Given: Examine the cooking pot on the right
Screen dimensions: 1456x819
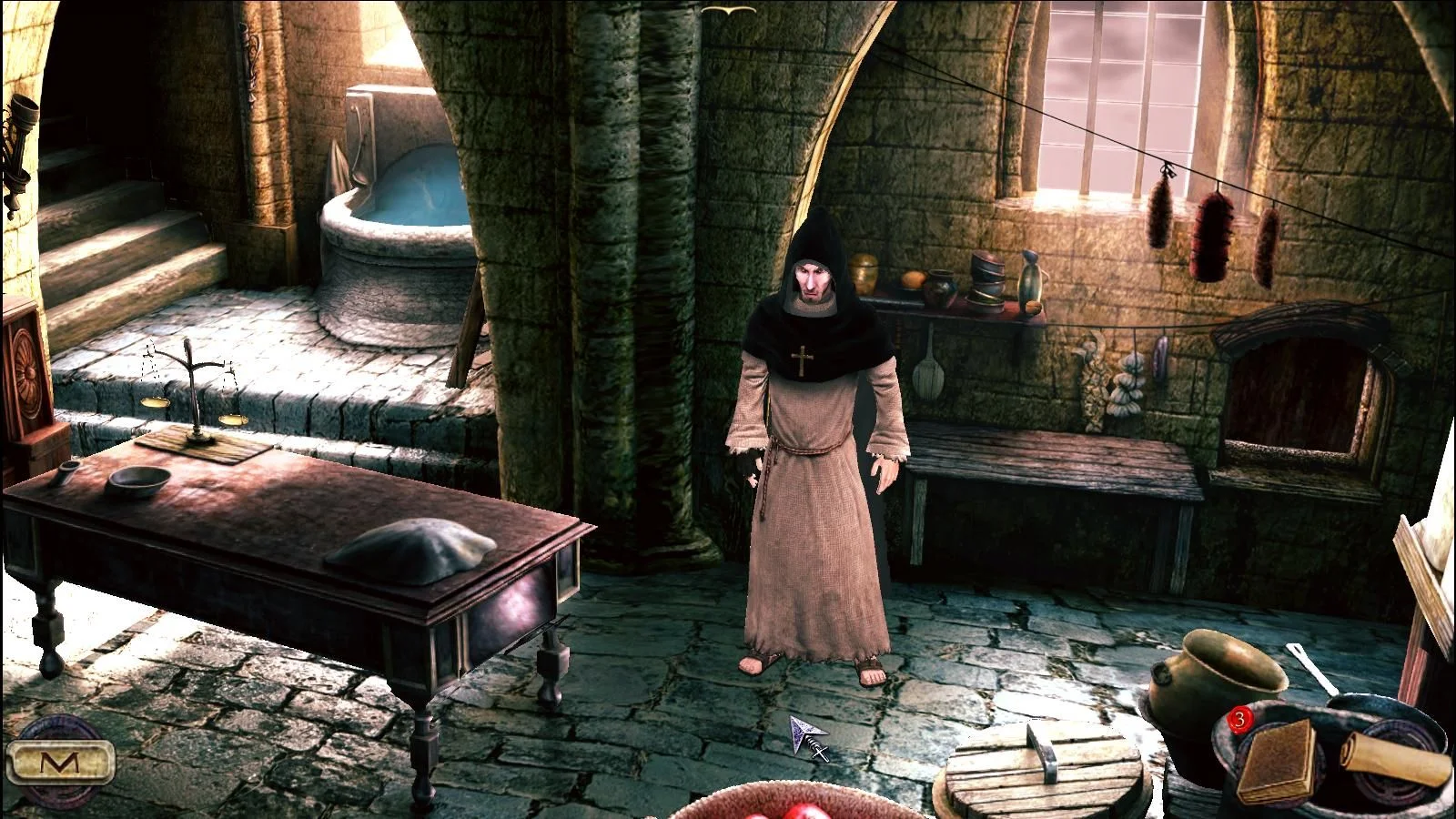Looking at the screenshot, I should [x=1210, y=673].
